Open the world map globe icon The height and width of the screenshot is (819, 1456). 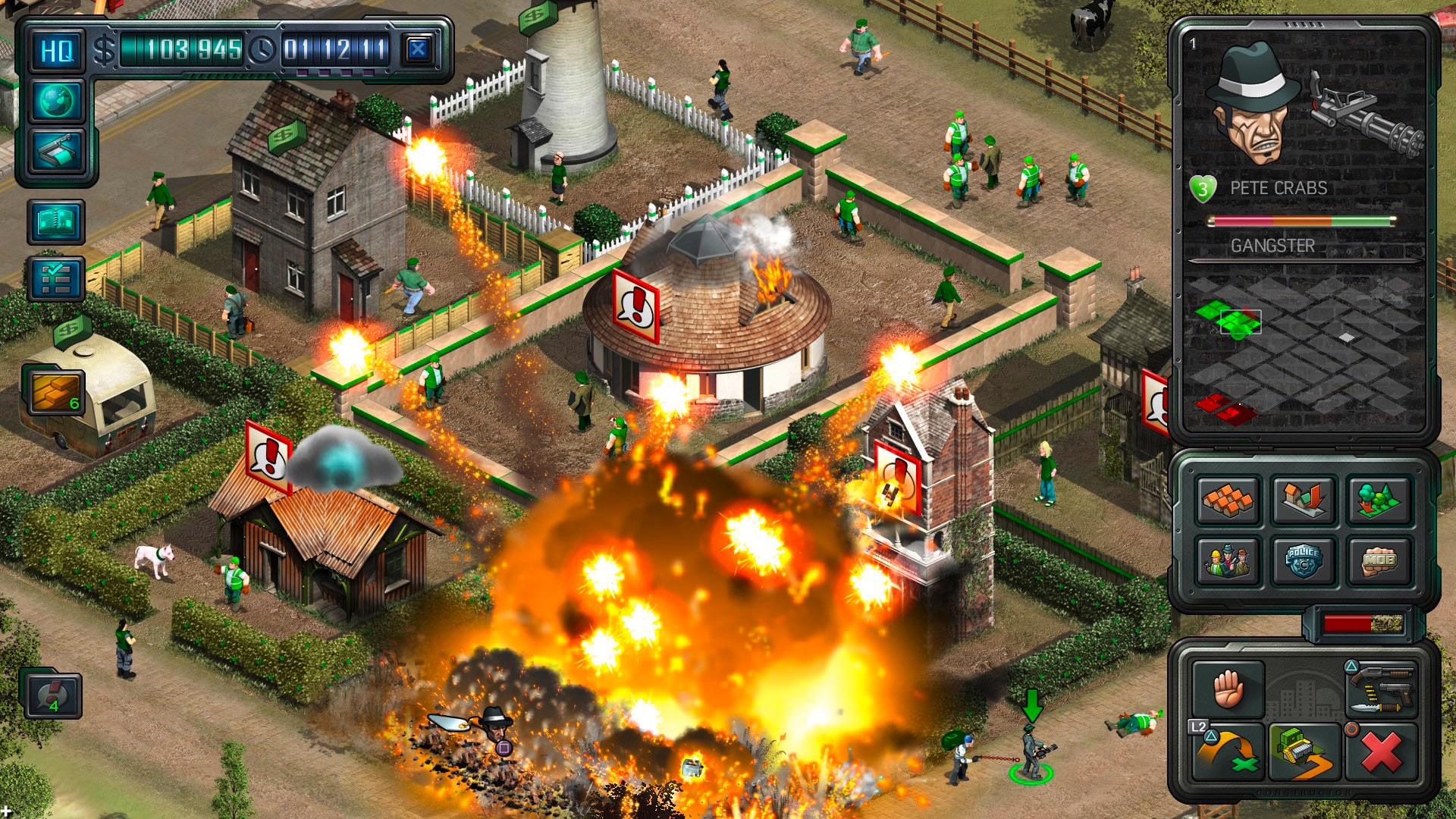pos(57,102)
